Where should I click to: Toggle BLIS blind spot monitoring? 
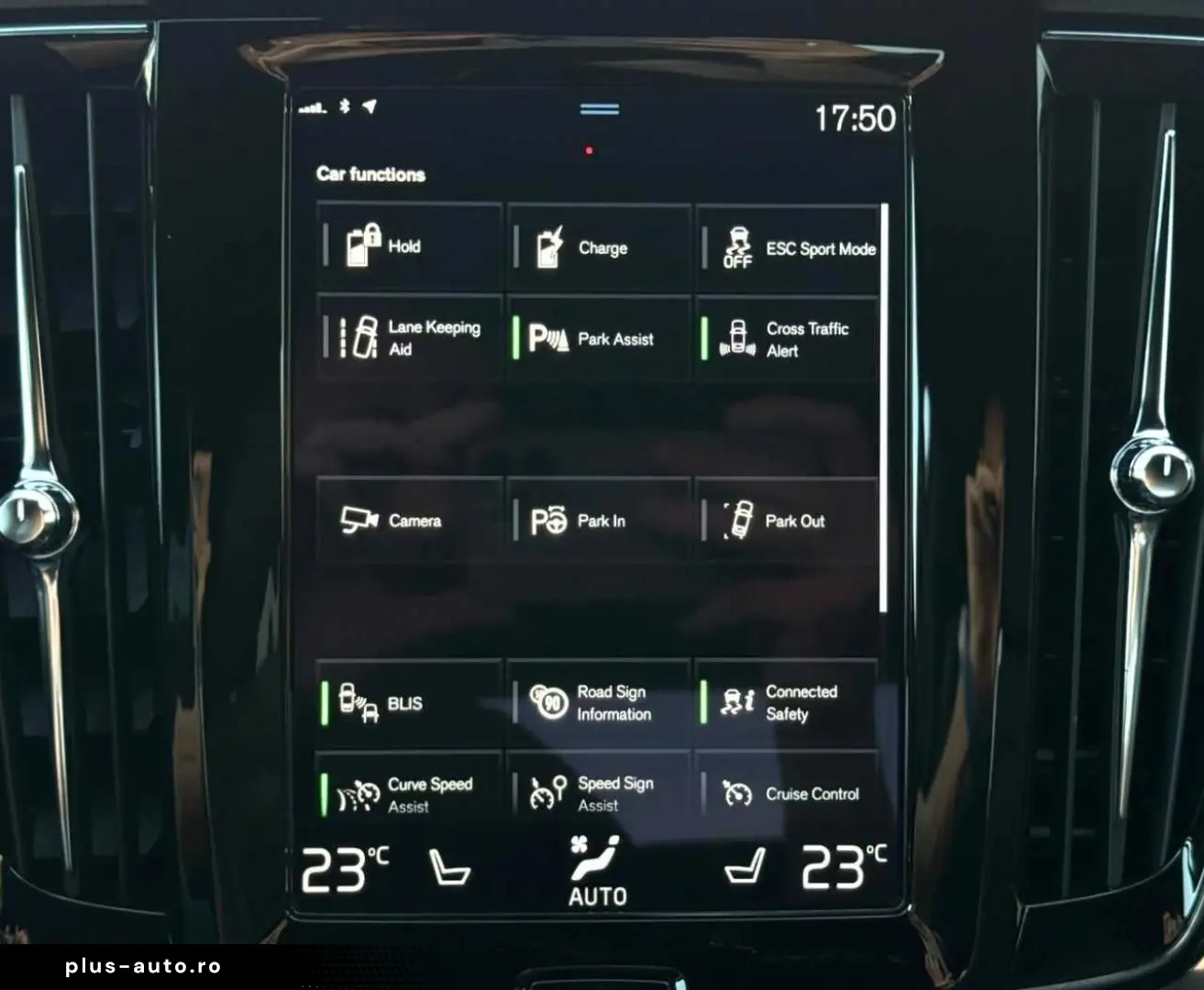pos(409,703)
